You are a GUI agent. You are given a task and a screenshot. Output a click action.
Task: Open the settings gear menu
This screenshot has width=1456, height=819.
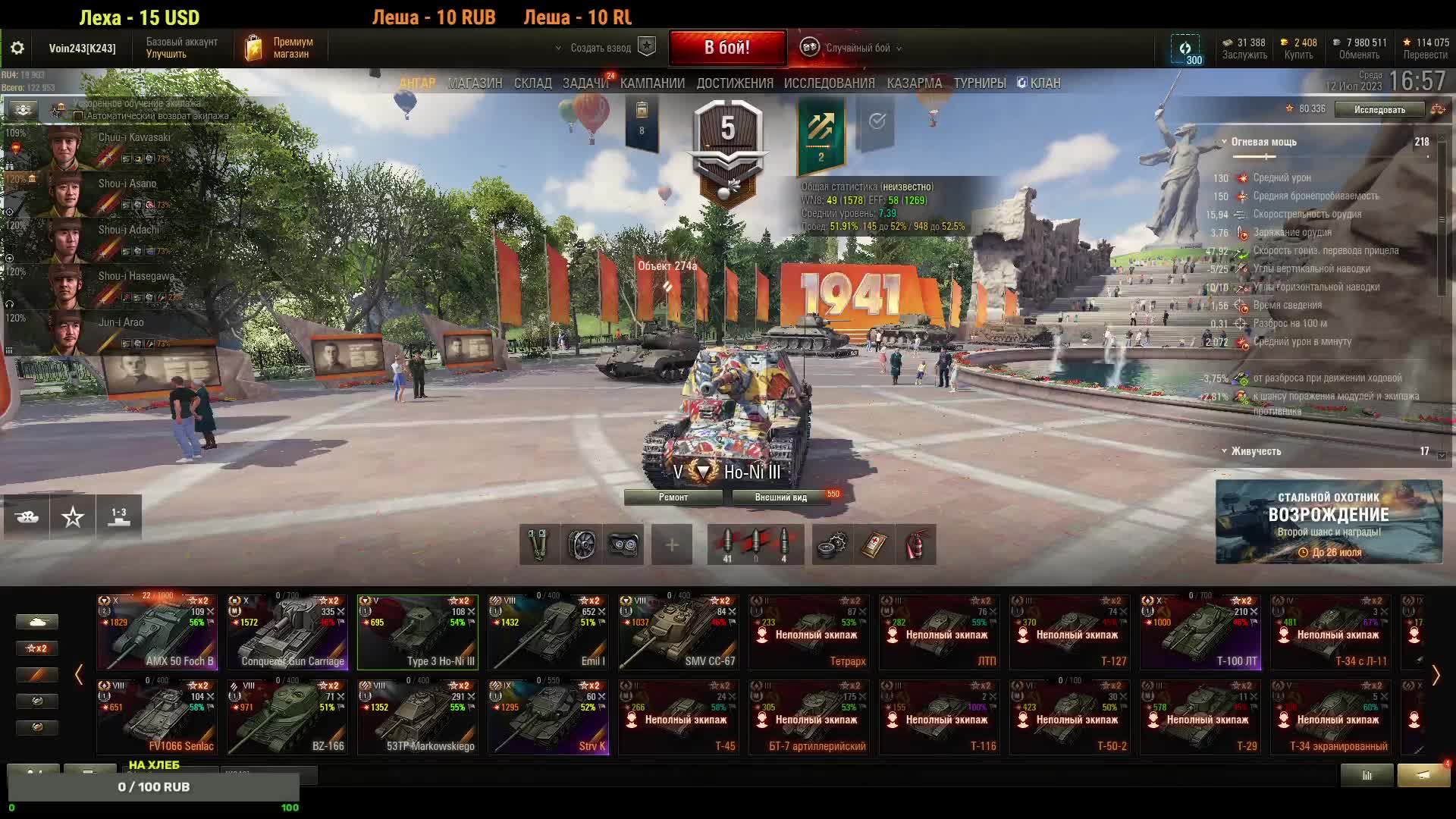click(x=17, y=48)
